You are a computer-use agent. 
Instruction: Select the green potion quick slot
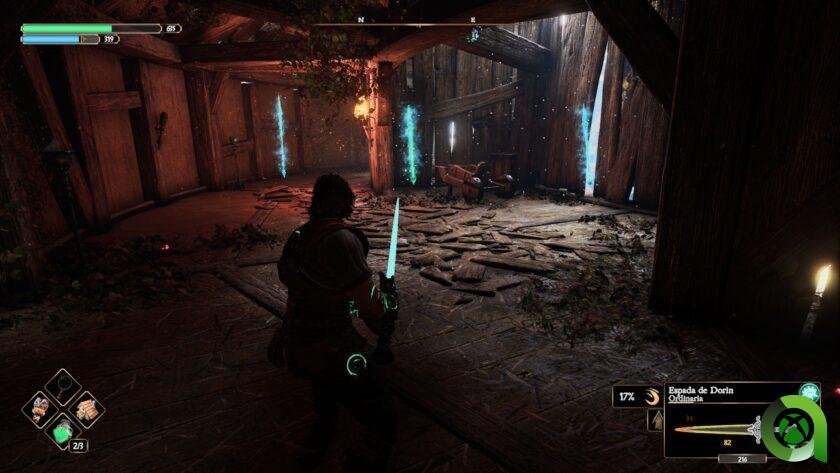[x=63, y=431]
